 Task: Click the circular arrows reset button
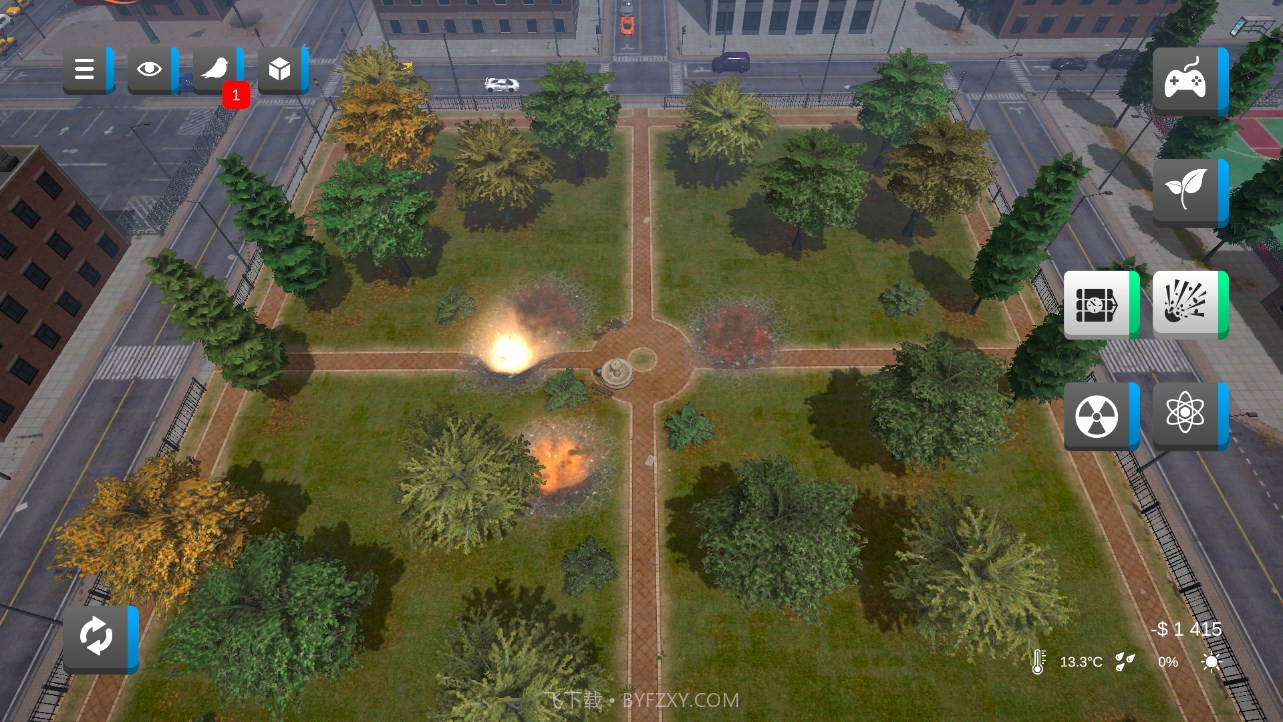[98, 638]
